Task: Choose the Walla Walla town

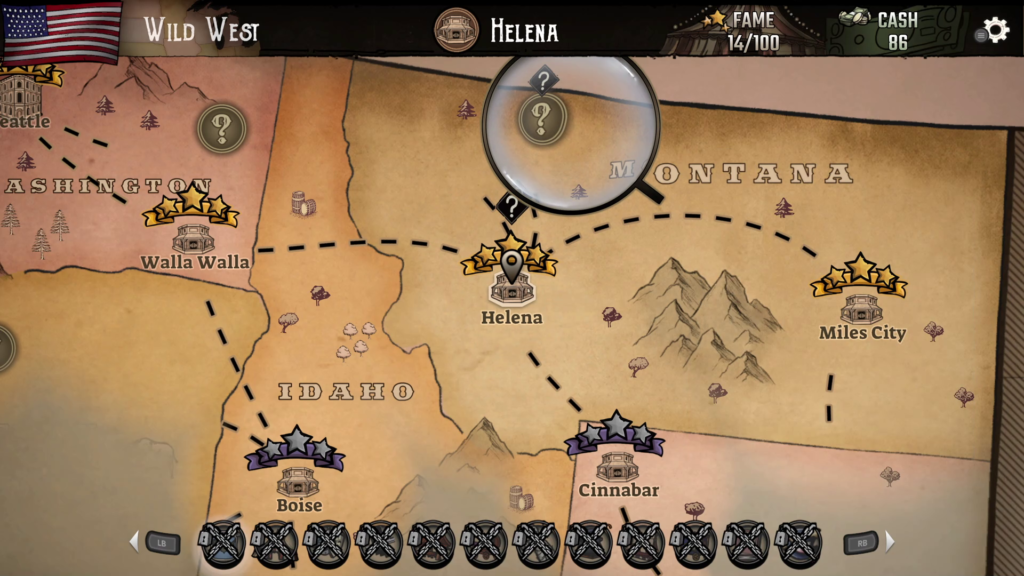Action: (193, 237)
